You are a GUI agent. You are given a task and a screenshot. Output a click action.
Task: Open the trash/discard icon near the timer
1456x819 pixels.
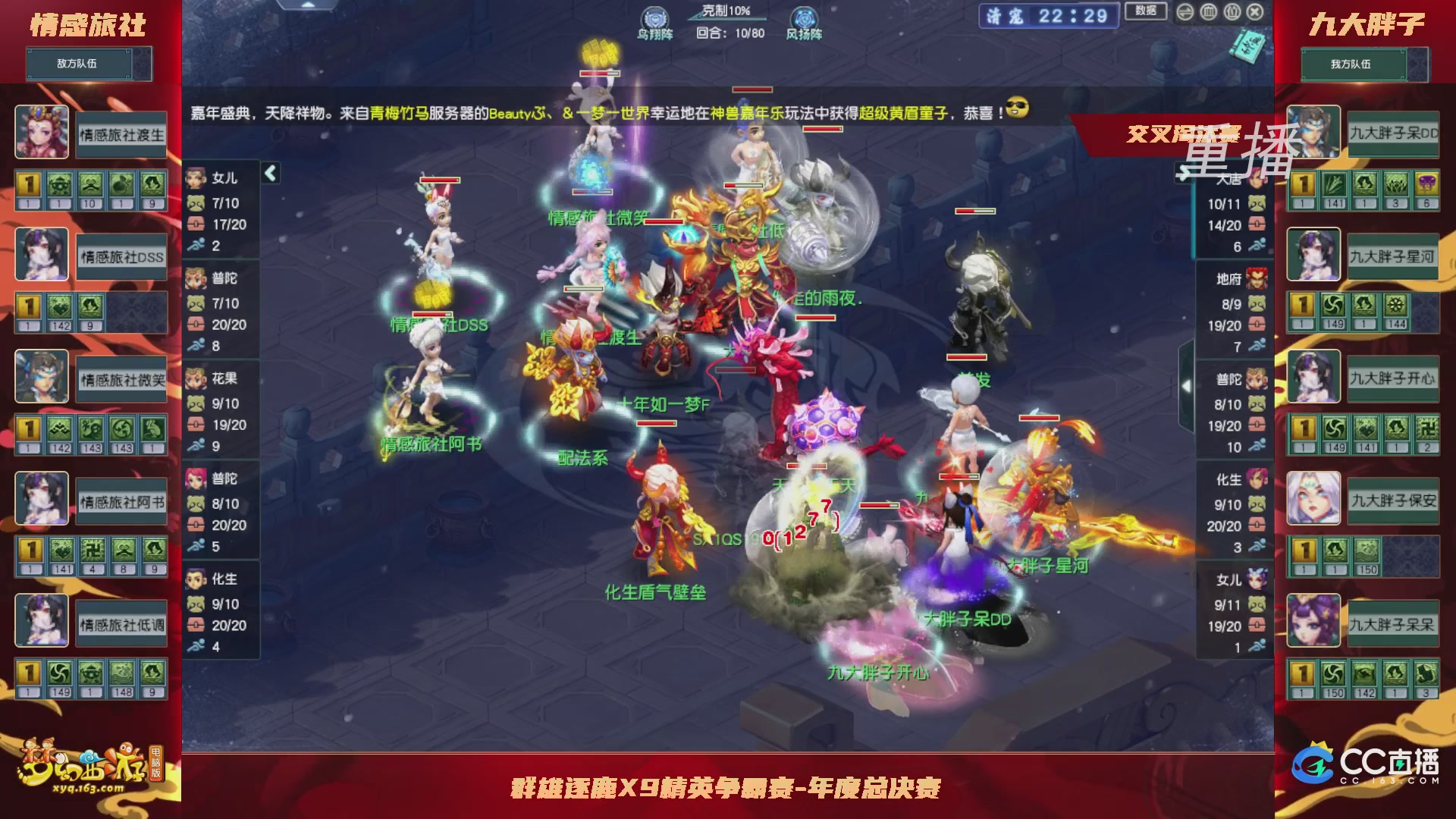tap(1208, 13)
